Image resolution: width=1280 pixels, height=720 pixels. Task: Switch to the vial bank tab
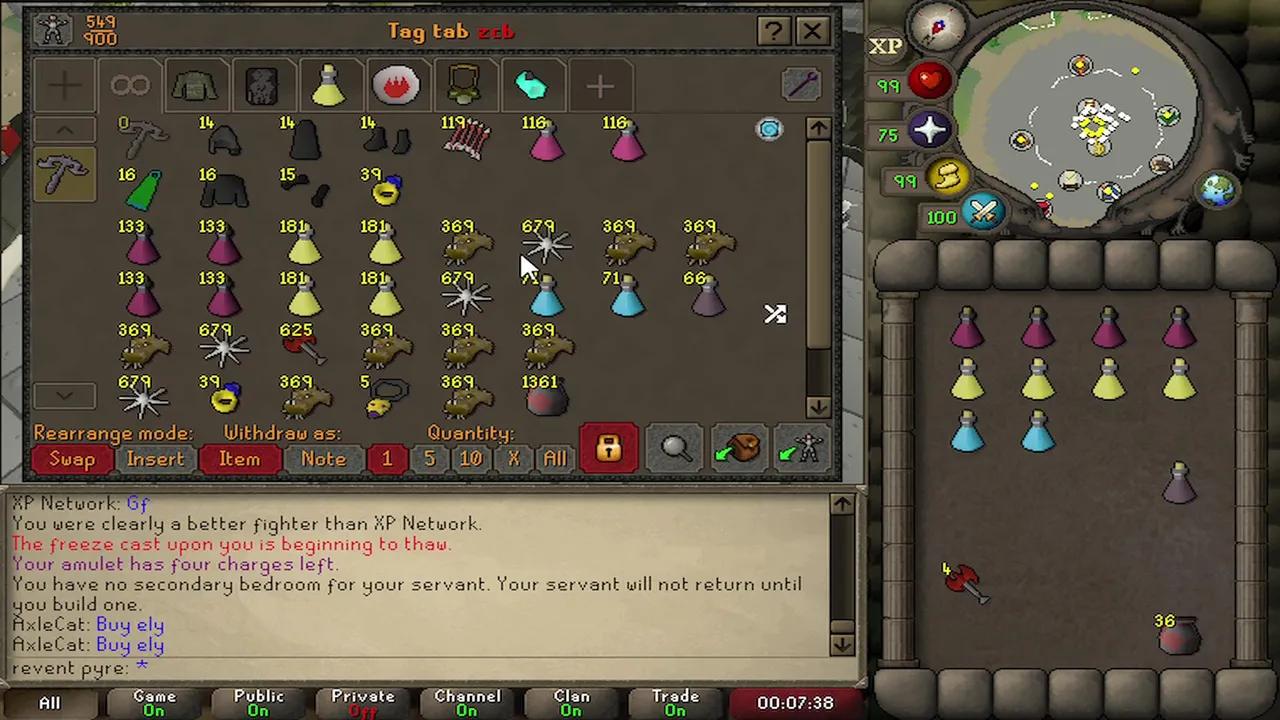click(x=330, y=85)
